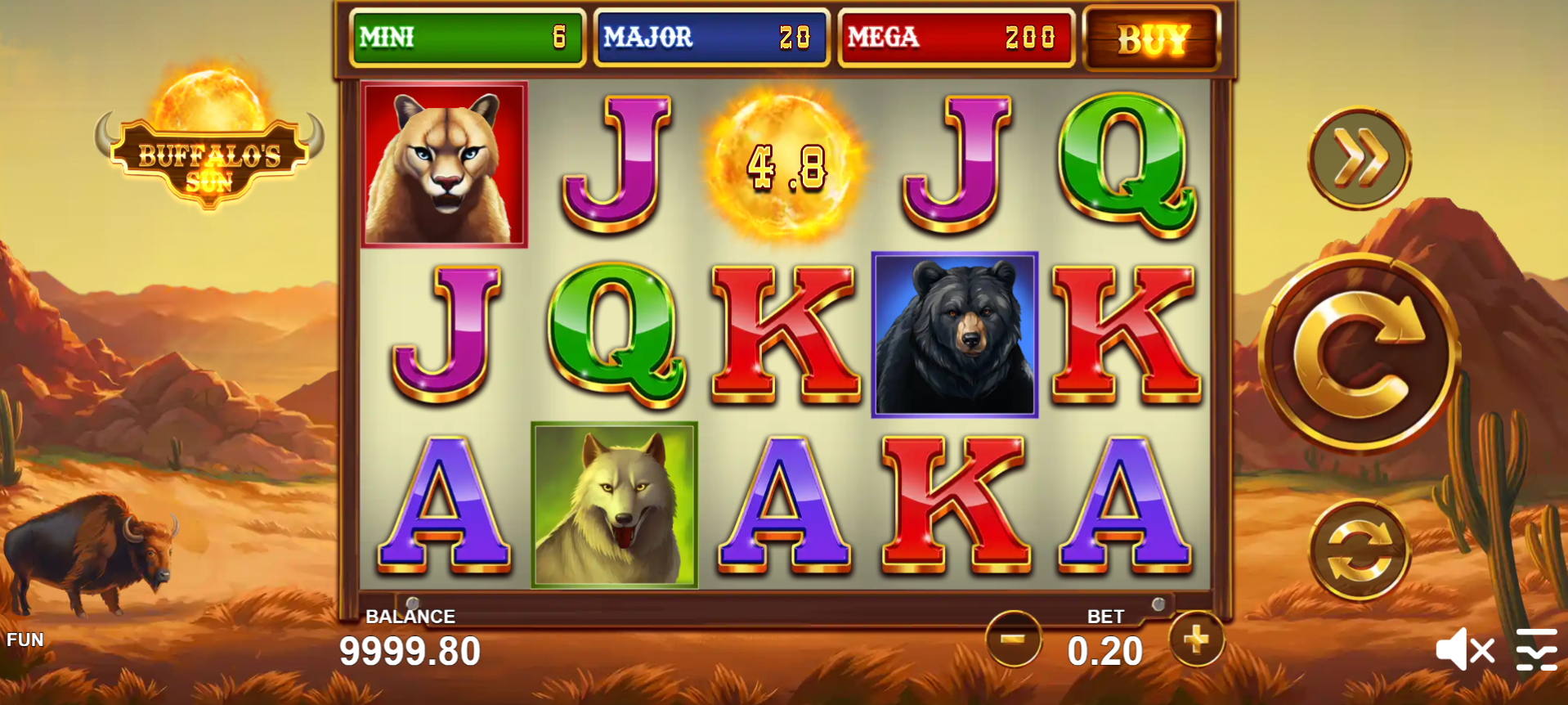Start autoplay with the circular arrows button

point(1359,550)
